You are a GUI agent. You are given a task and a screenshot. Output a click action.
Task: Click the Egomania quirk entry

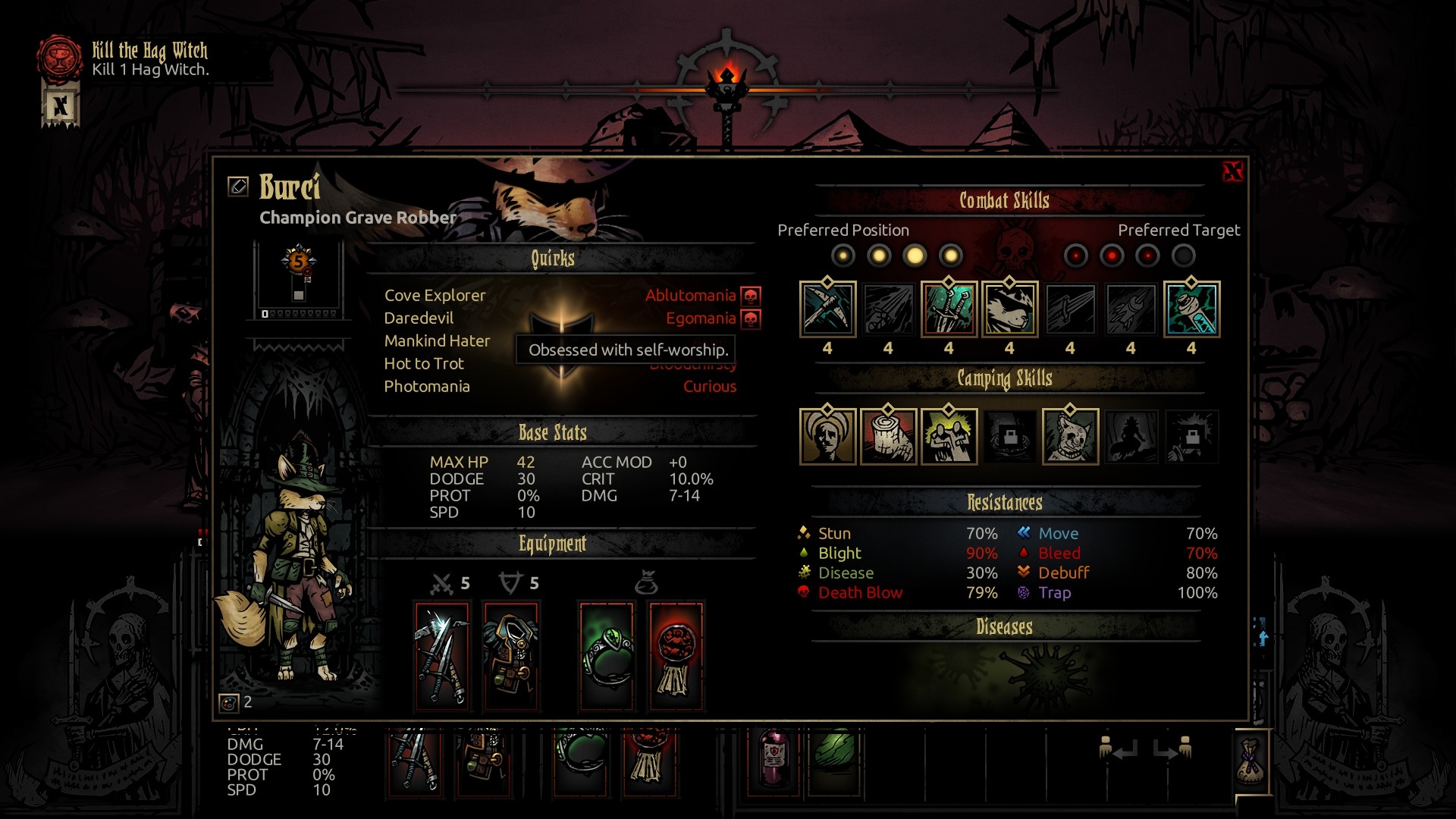pos(701,318)
